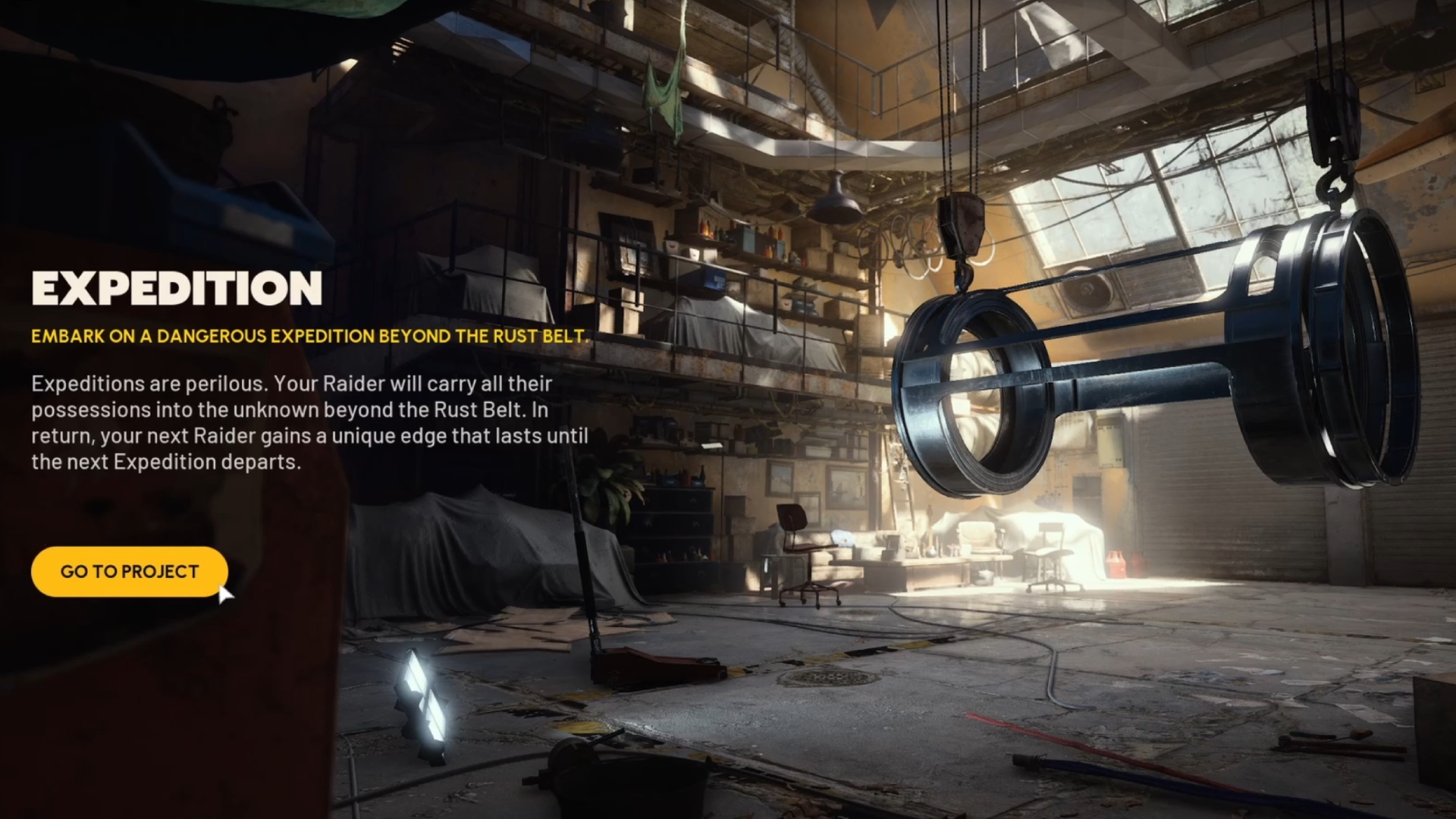
Task: Open the Expedition with Go To Project
Action: coord(129,572)
